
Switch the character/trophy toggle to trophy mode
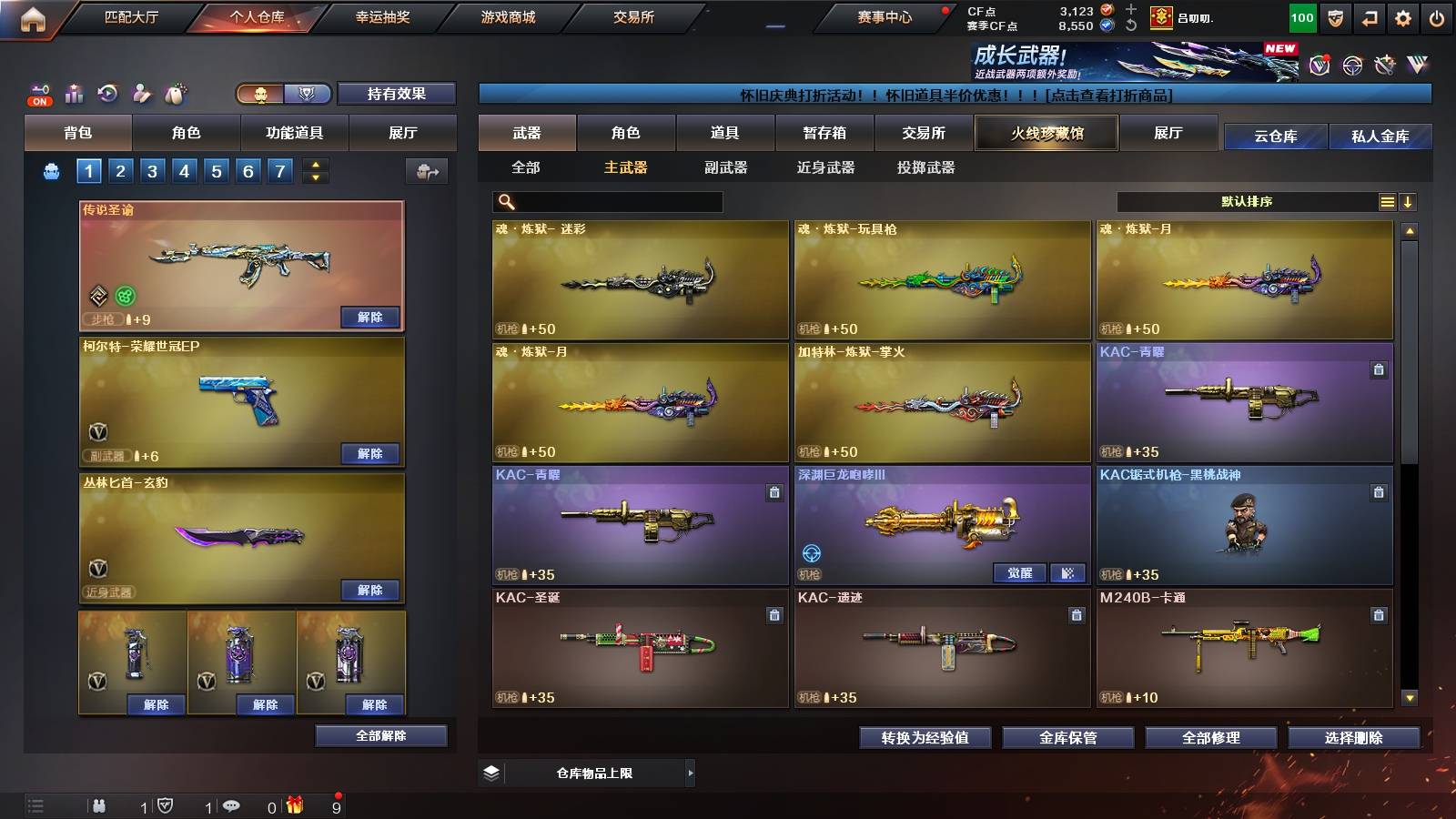point(308,94)
